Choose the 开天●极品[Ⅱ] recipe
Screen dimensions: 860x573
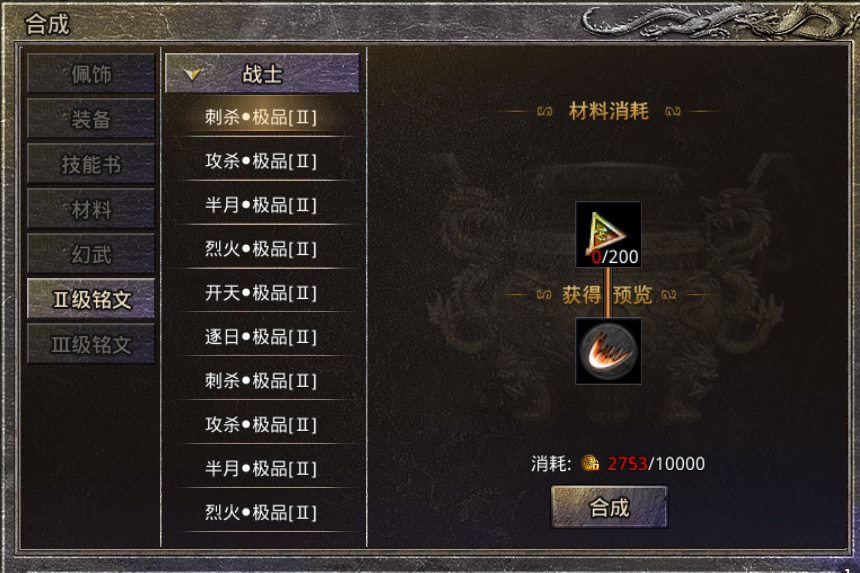click(262, 293)
